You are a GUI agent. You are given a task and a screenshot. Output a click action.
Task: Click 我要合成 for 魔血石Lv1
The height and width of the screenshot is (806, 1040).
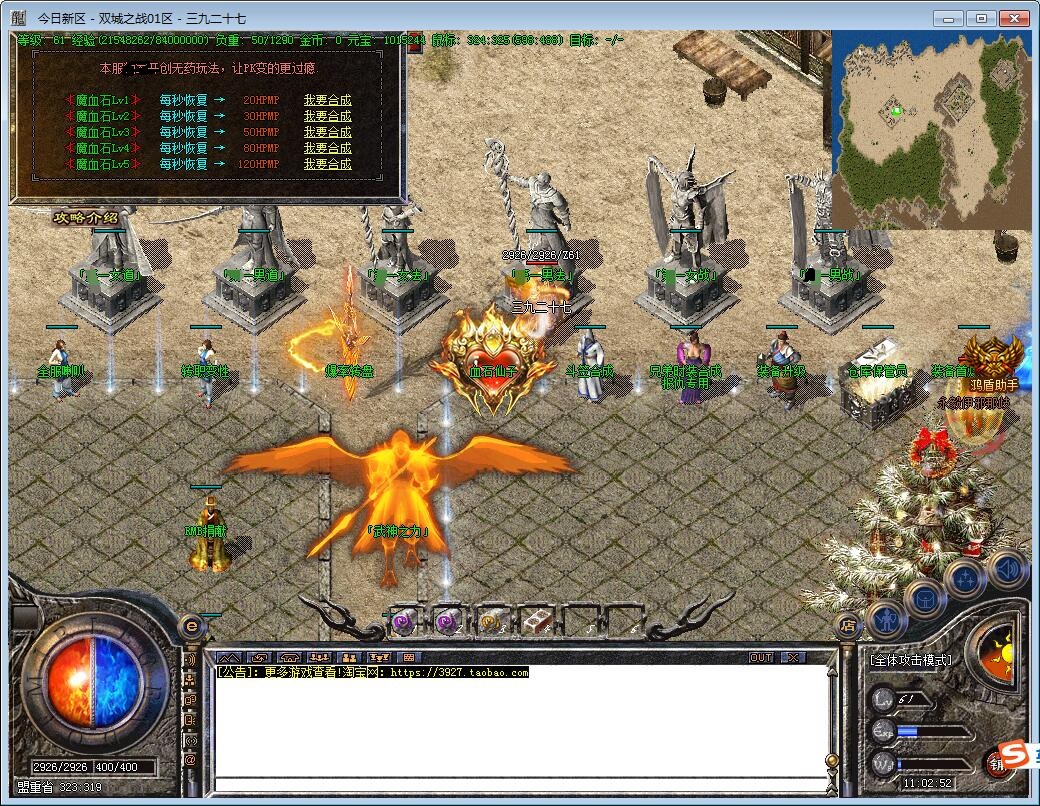pos(327,100)
